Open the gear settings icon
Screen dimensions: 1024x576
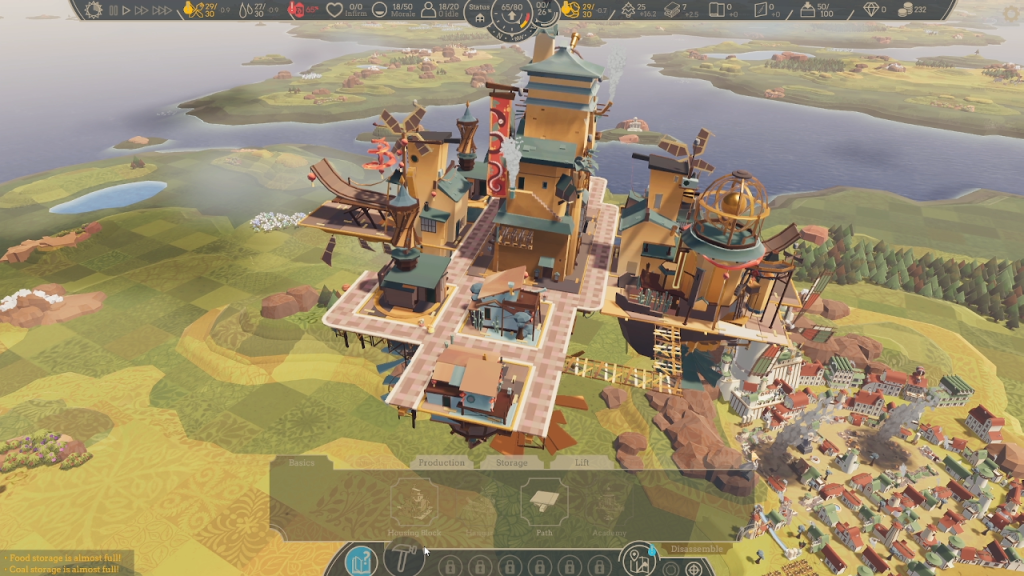(94, 10)
